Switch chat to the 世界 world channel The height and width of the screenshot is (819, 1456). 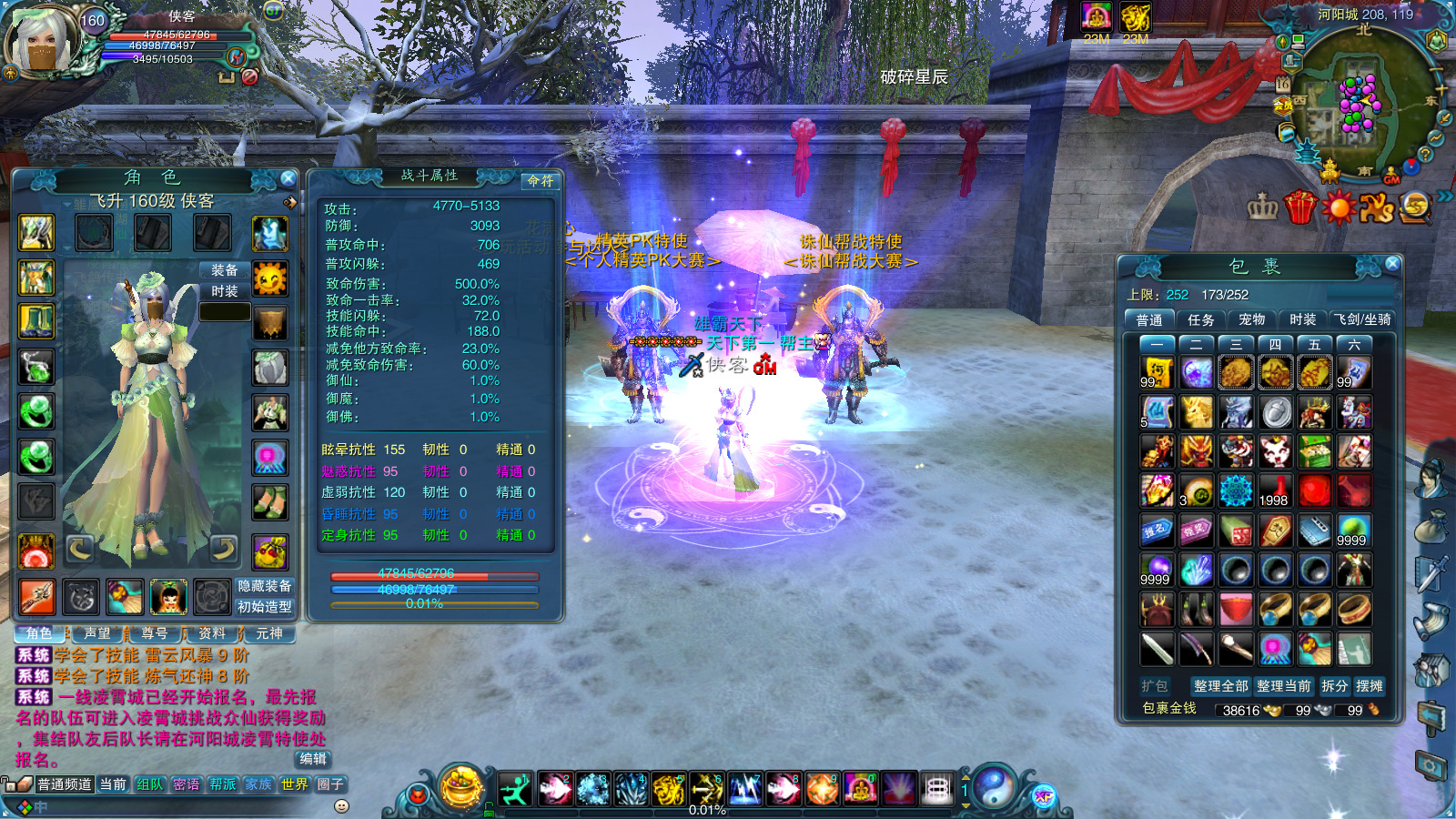pos(295,784)
